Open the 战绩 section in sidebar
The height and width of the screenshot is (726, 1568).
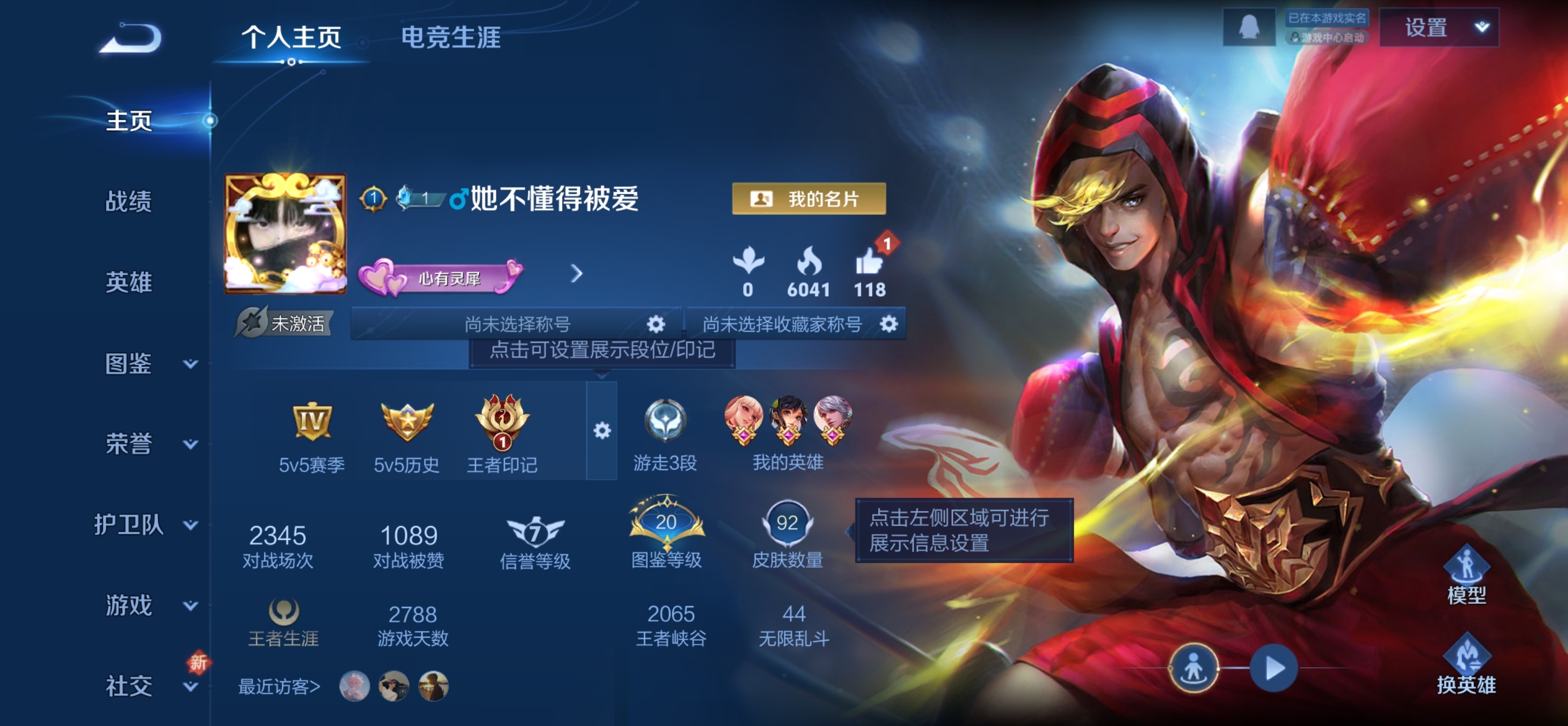point(129,202)
